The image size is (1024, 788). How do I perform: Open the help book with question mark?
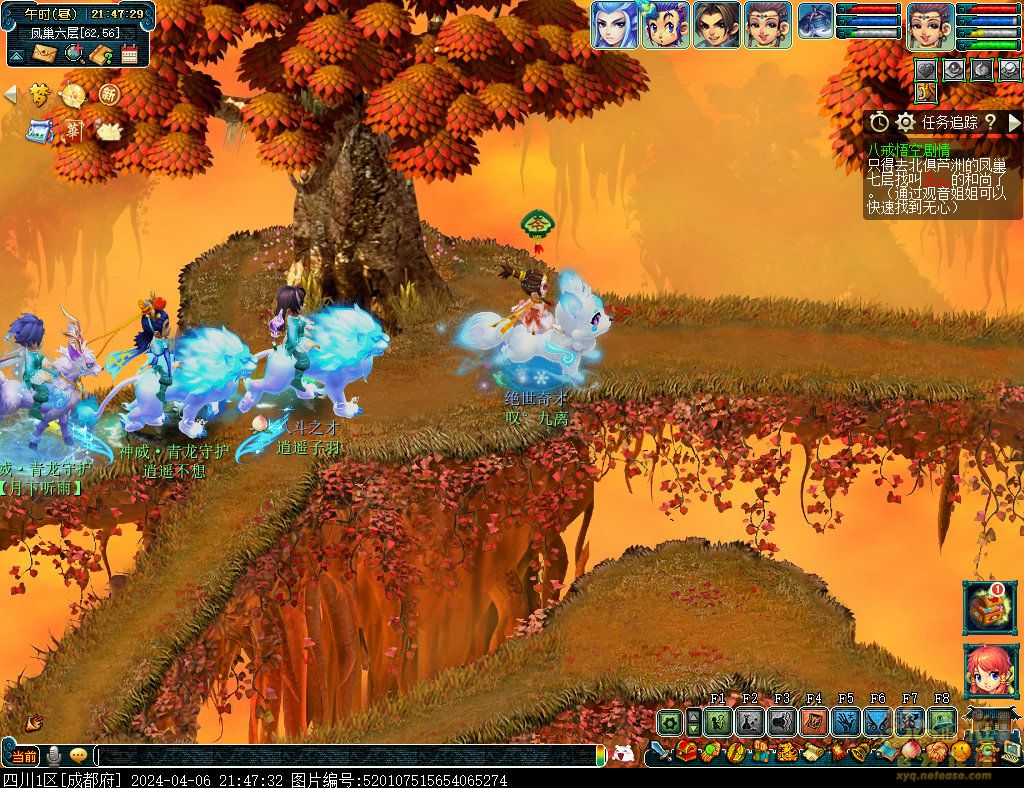(x=100, y=53)
